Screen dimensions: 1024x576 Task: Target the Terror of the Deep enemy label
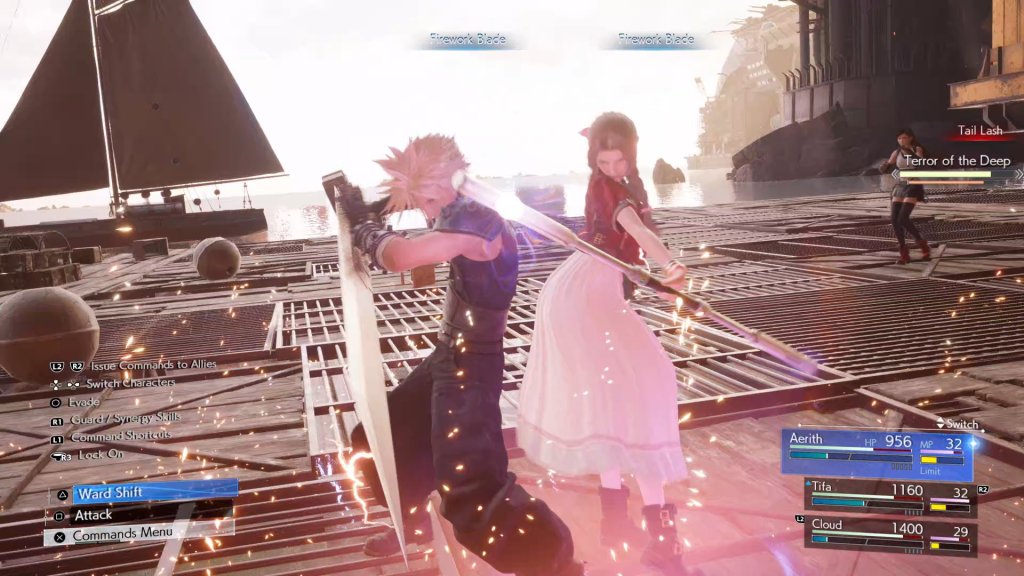tap(956, 160)
